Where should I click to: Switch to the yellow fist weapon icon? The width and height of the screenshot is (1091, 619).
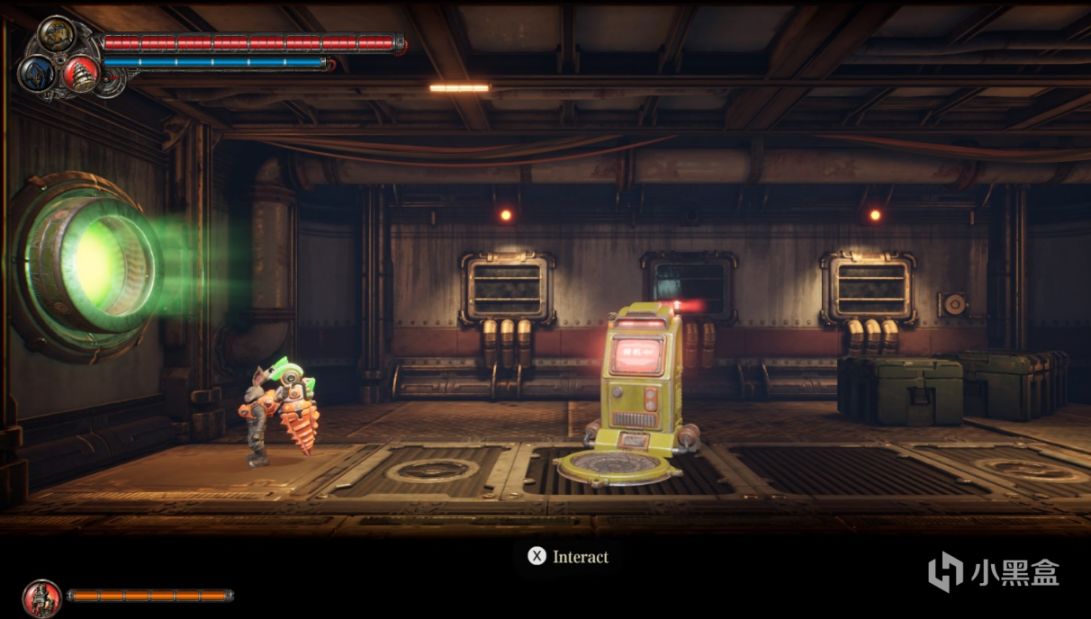click(x=55, y=34)
